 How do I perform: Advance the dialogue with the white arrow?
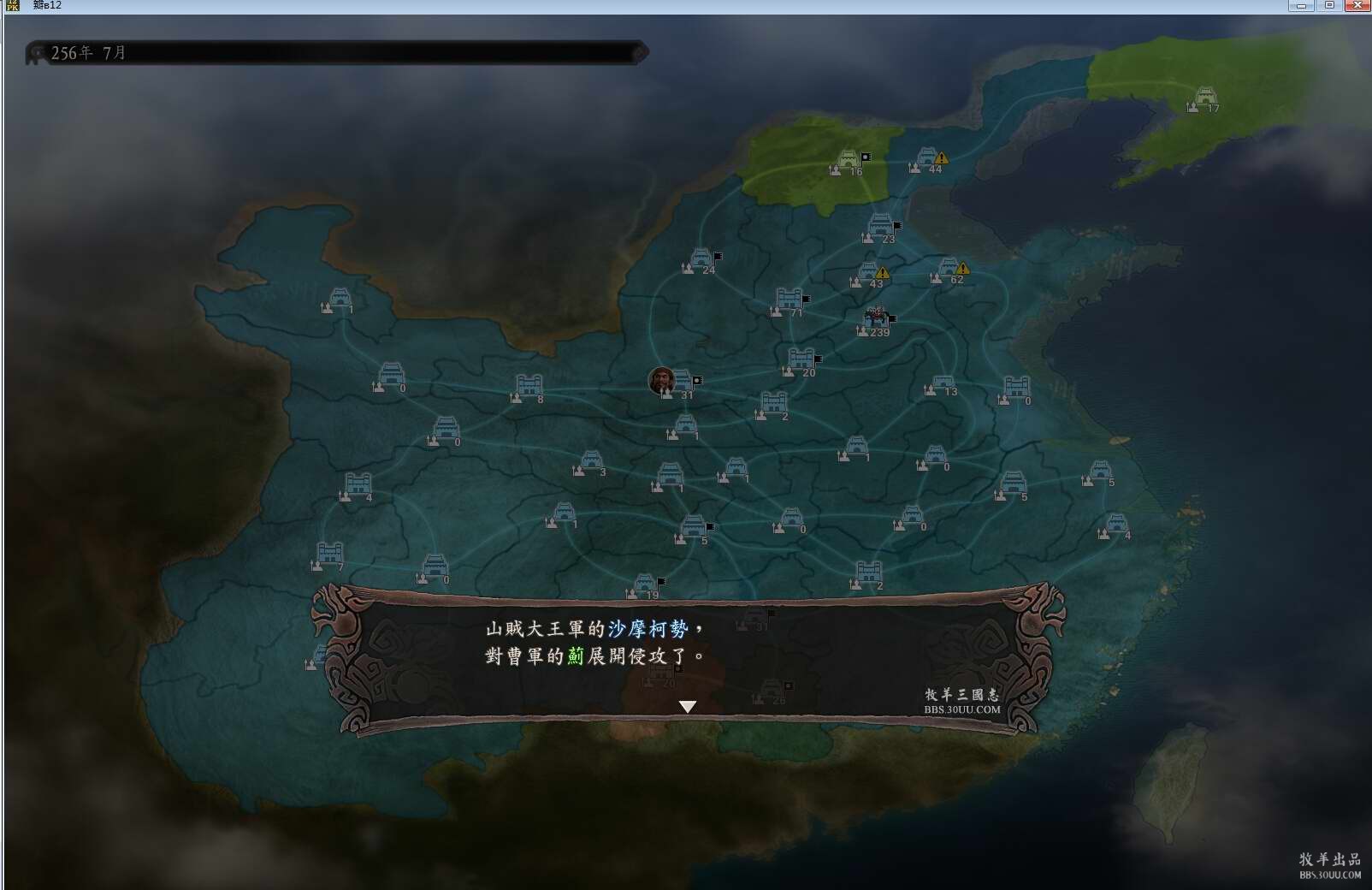coord(687,706)
